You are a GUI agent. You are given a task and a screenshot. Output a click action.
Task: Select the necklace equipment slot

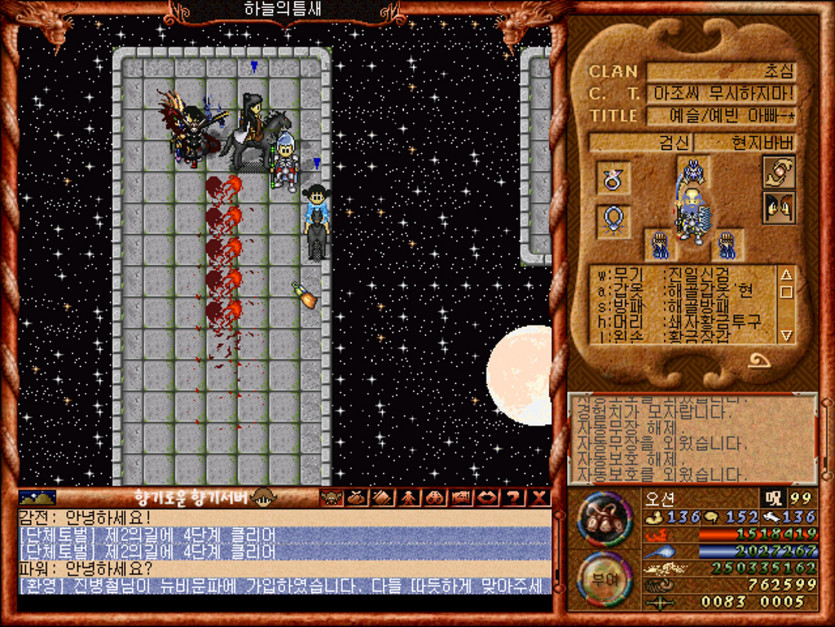point(612,220)
